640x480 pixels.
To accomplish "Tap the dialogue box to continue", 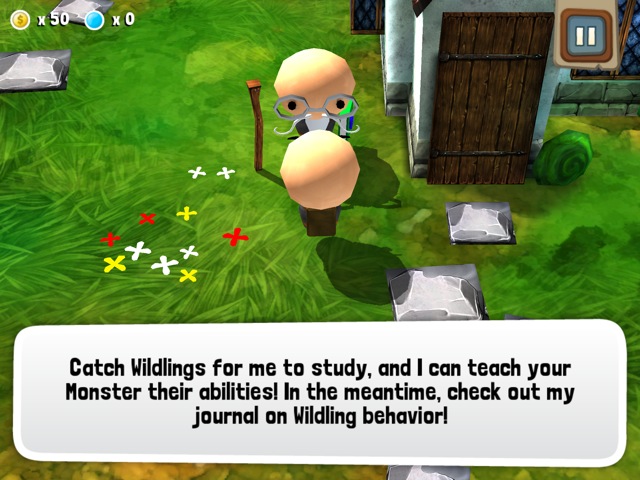I will click(x=320, y=390).
